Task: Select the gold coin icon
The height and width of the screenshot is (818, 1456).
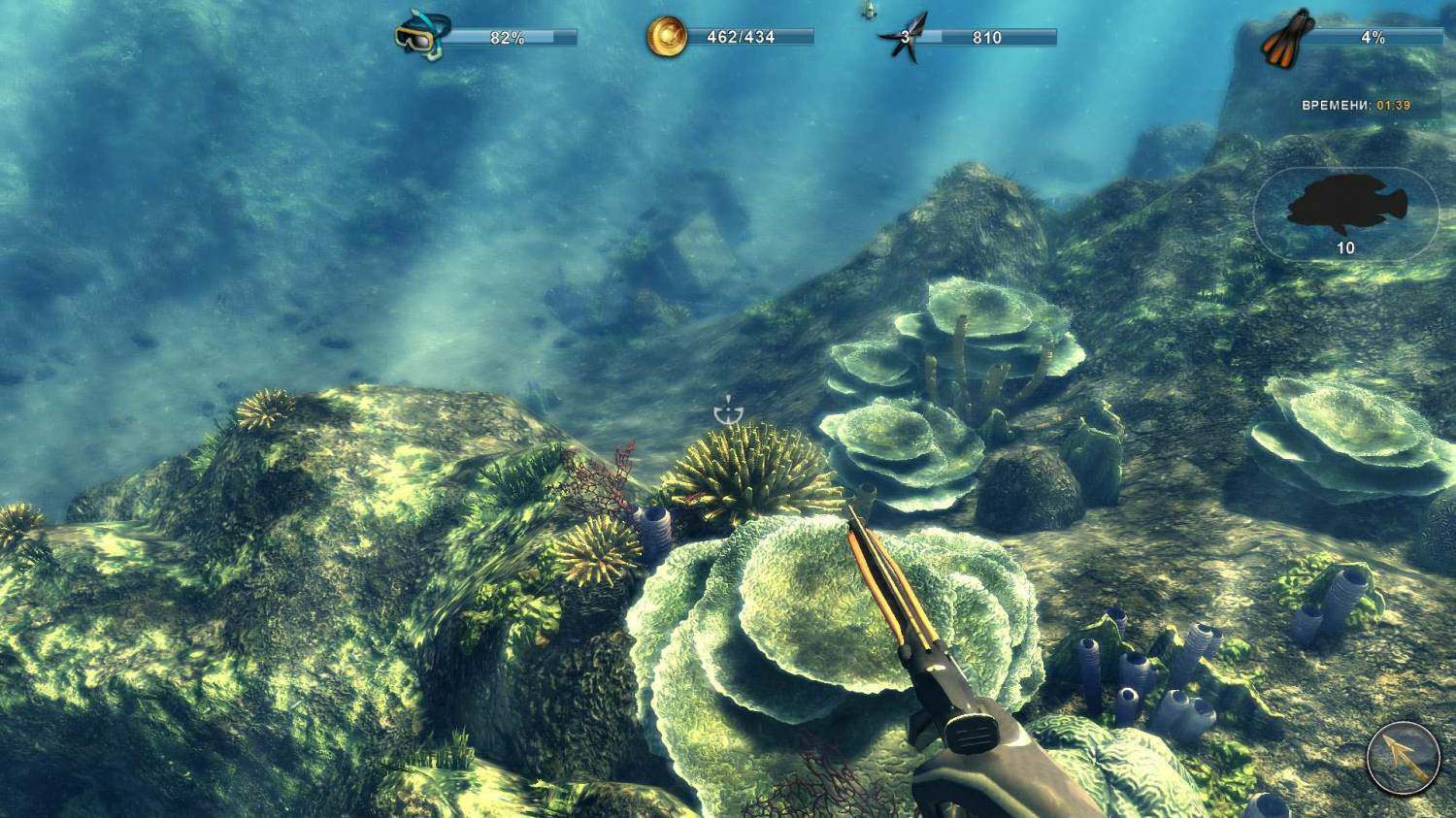Action: click(666, 37)
